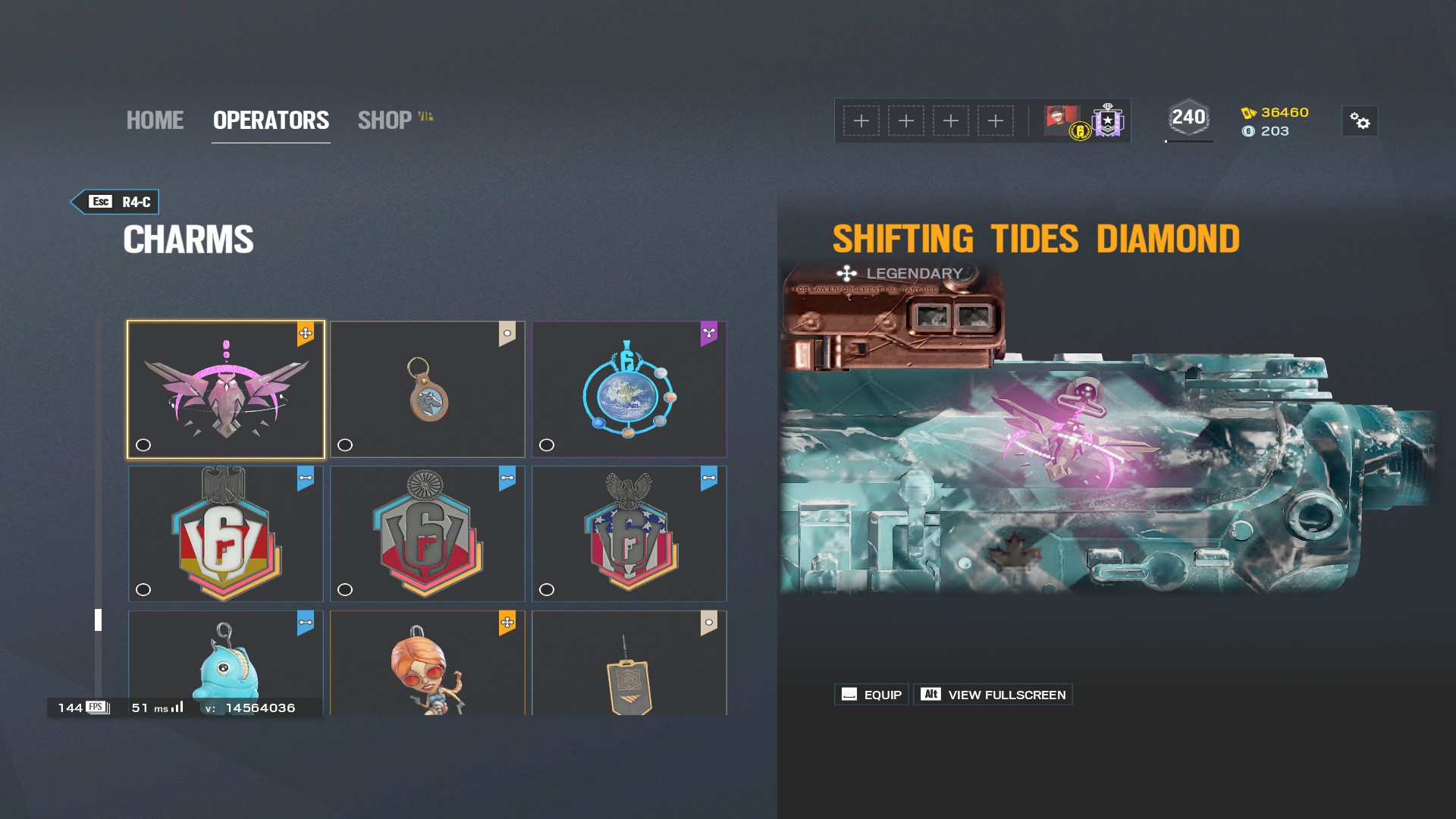
Task: Open the settings gear icon
Action: 1360,121
